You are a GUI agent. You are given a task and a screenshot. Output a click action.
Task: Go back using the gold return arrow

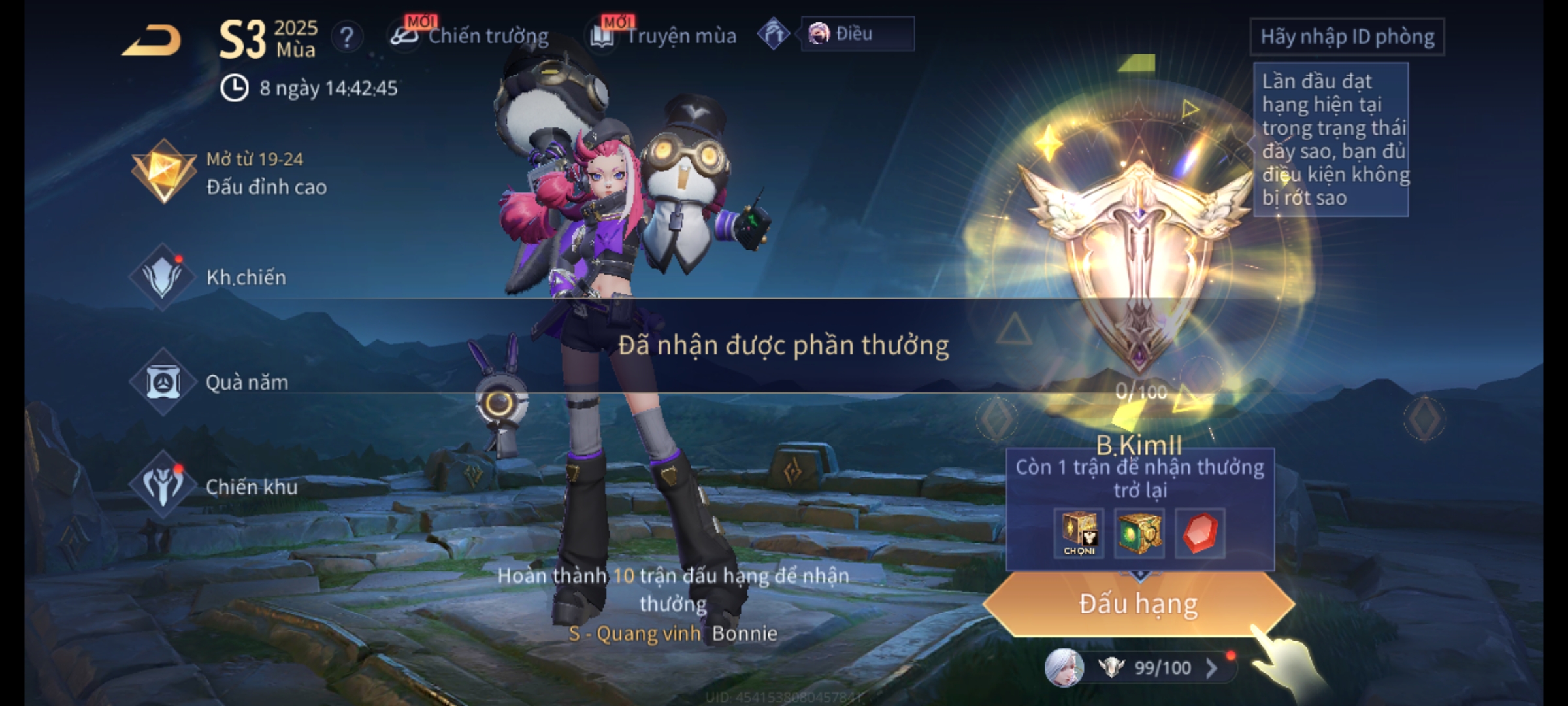click(152, 41)
